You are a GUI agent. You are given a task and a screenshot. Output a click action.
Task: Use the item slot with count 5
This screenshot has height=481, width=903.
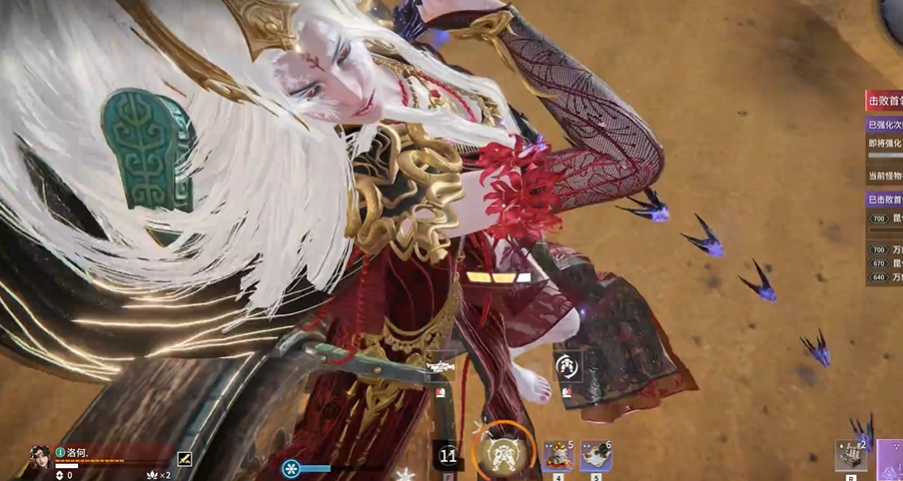[x=558, y=455]
